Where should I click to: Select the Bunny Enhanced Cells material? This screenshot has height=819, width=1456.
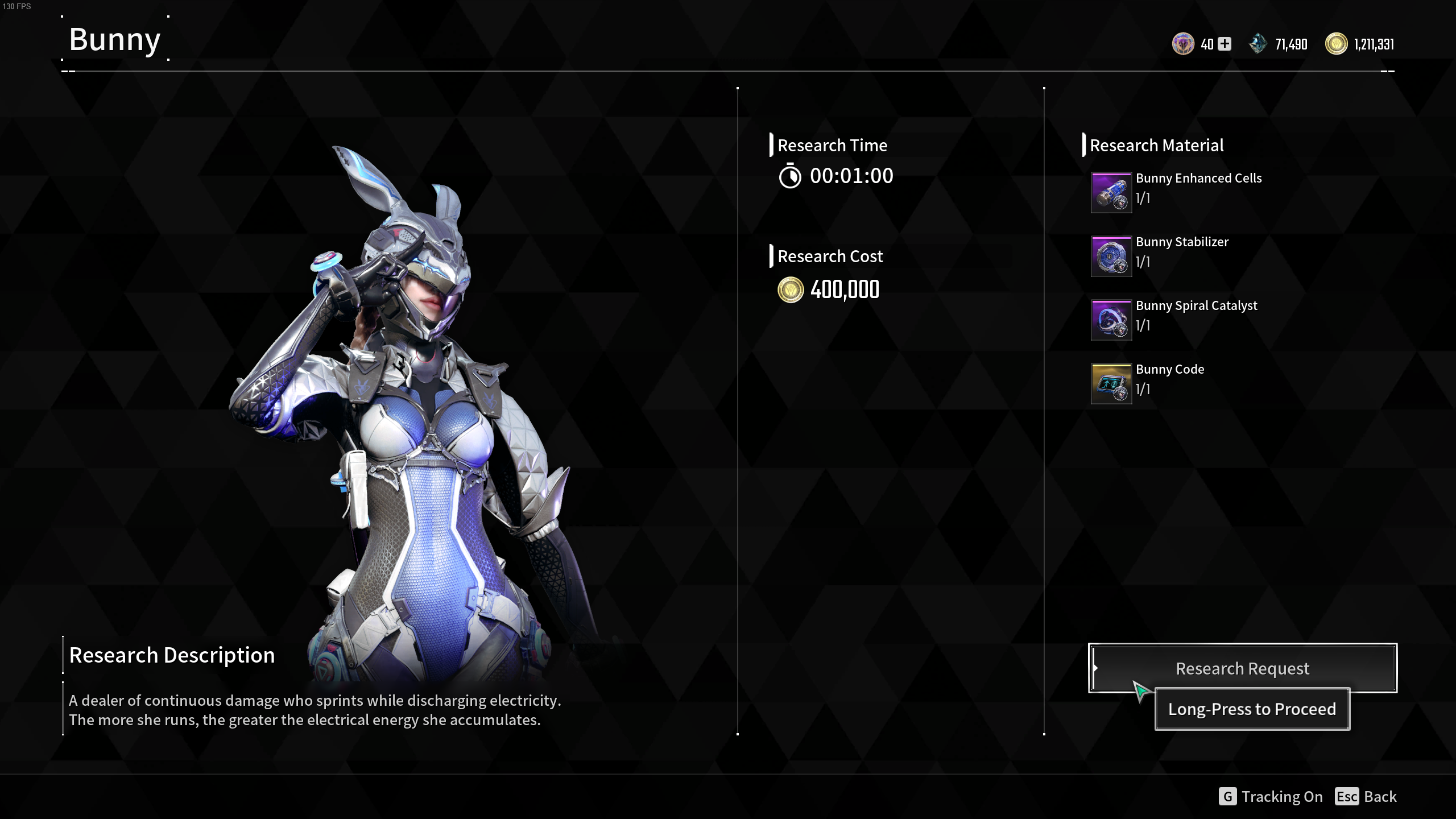[1111, 193]
